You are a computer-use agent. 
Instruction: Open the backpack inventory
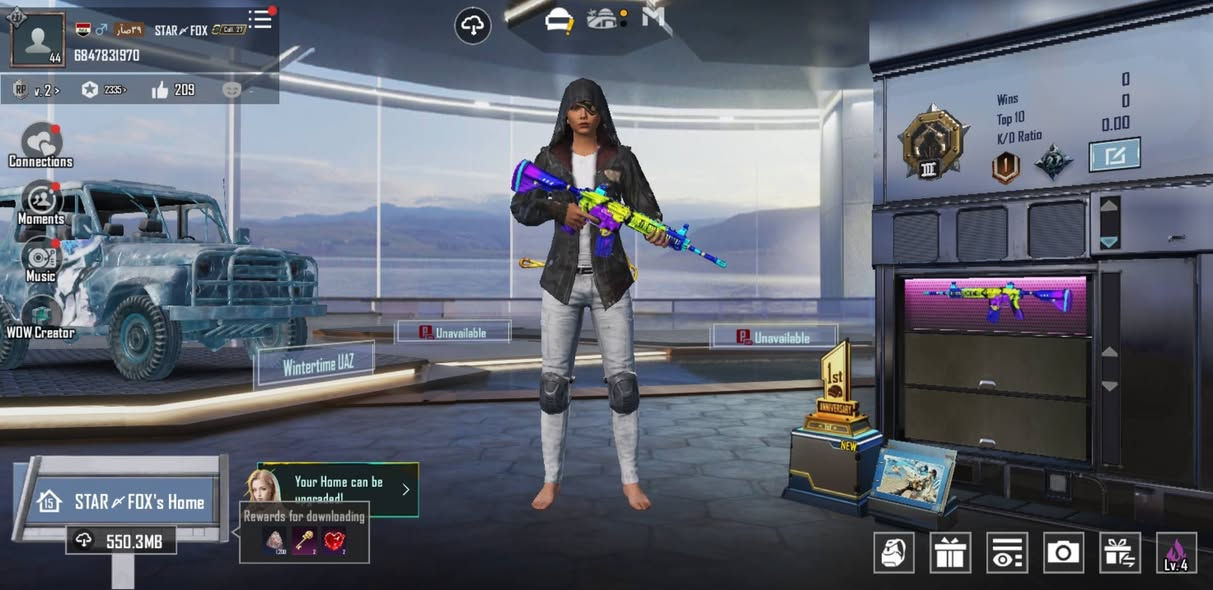tap(894, 552)
